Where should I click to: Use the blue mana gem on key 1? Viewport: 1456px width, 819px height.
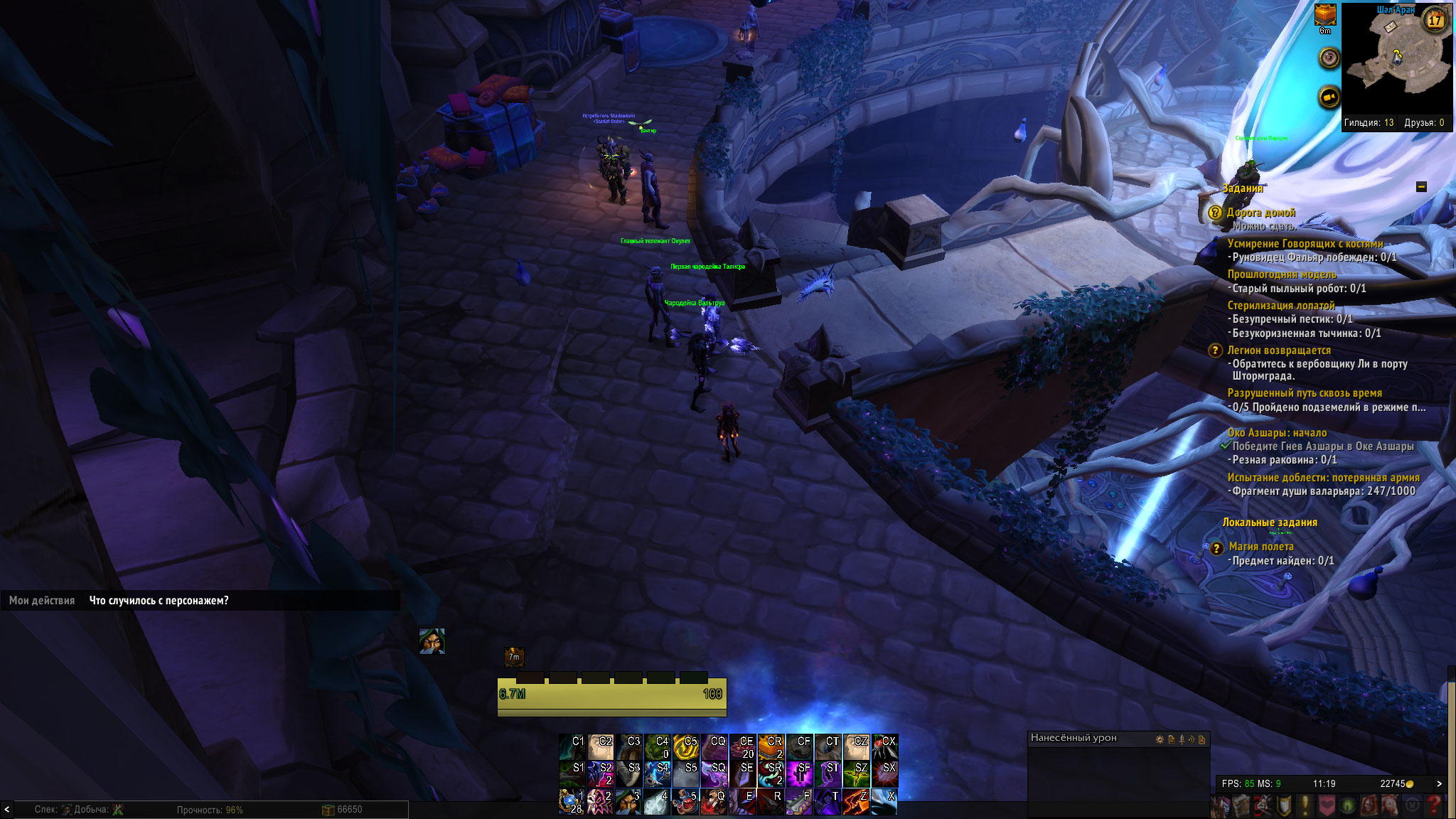point(571,802)
